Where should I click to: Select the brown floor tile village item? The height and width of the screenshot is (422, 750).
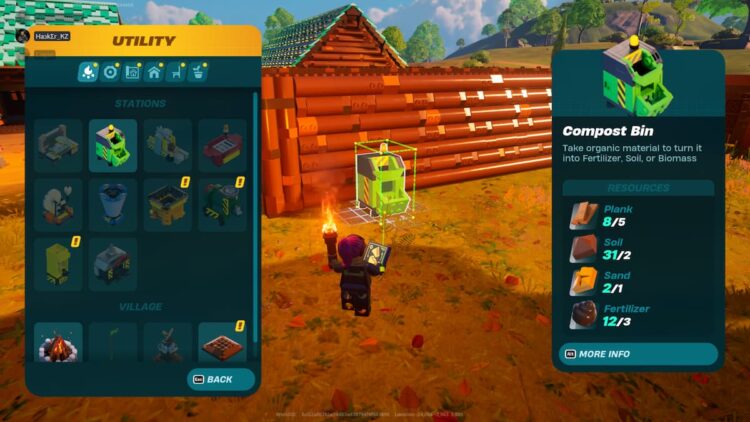[x=222, y=343]
